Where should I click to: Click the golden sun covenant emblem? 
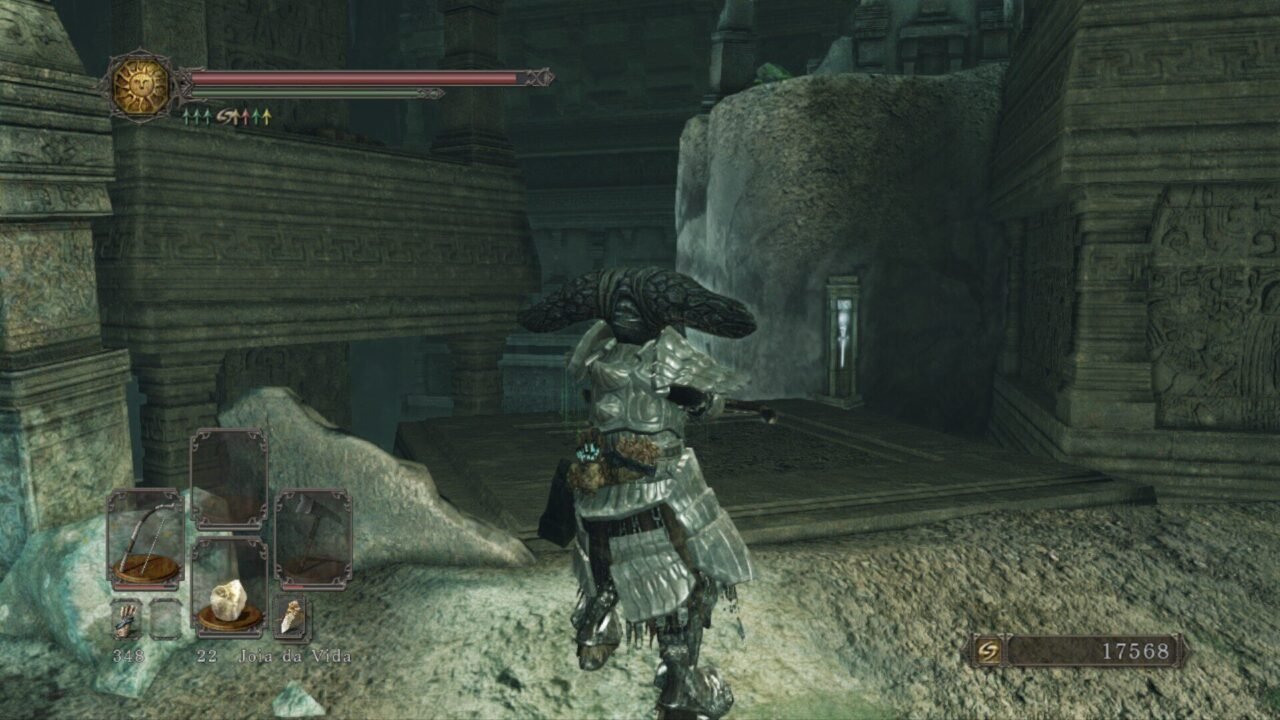coord(139,86)
